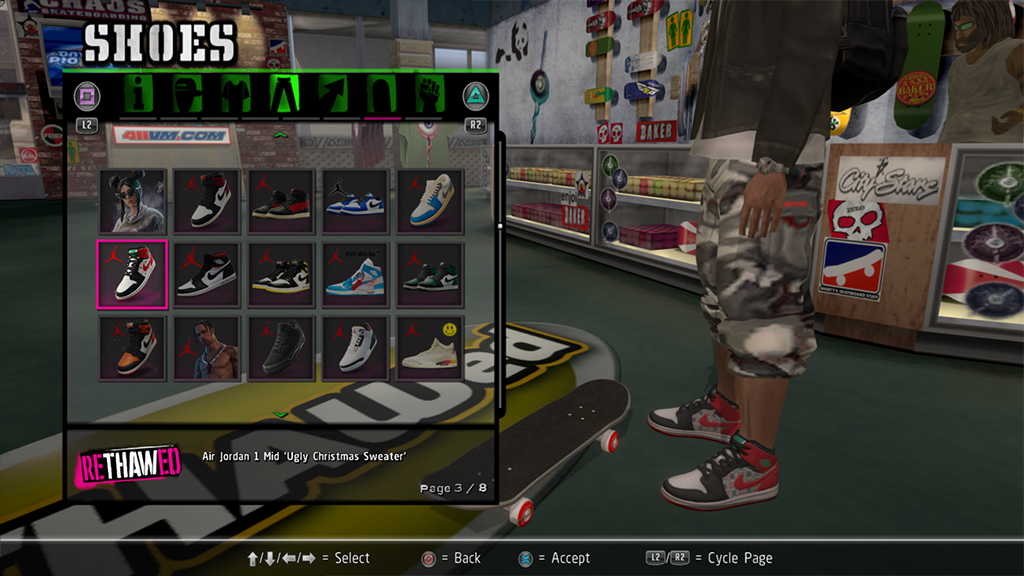Pick the shirtless tattooed man thumbnail
1024x576 pixels.
pos(207,347)
